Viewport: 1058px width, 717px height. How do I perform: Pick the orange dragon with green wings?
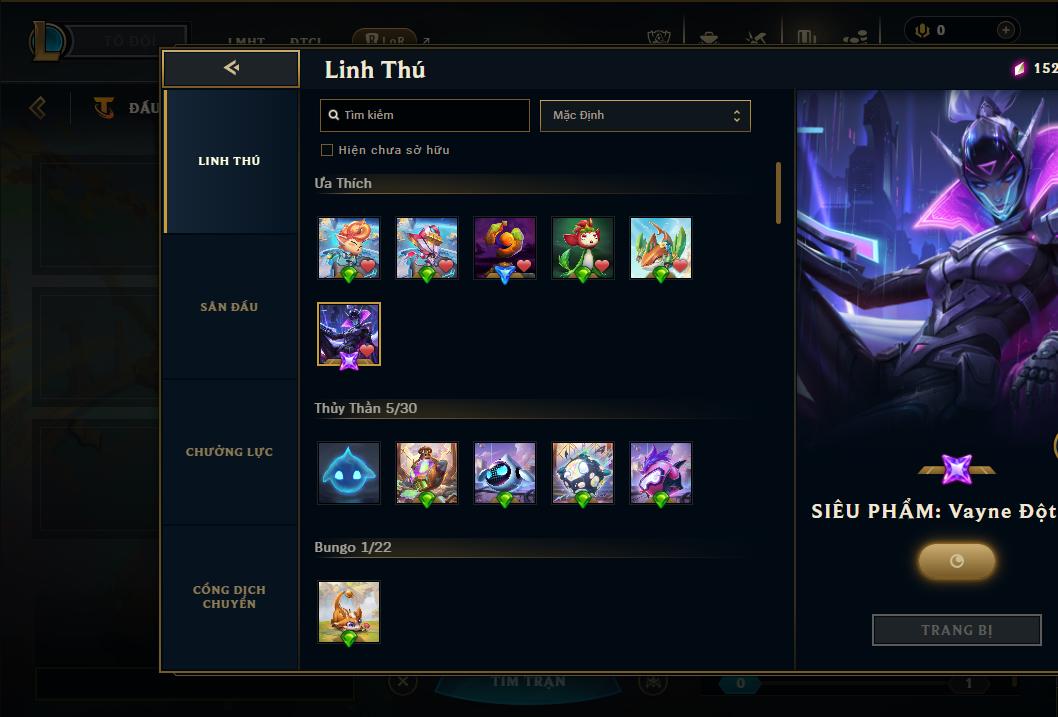pyautogui.click(x=661, y=249)
